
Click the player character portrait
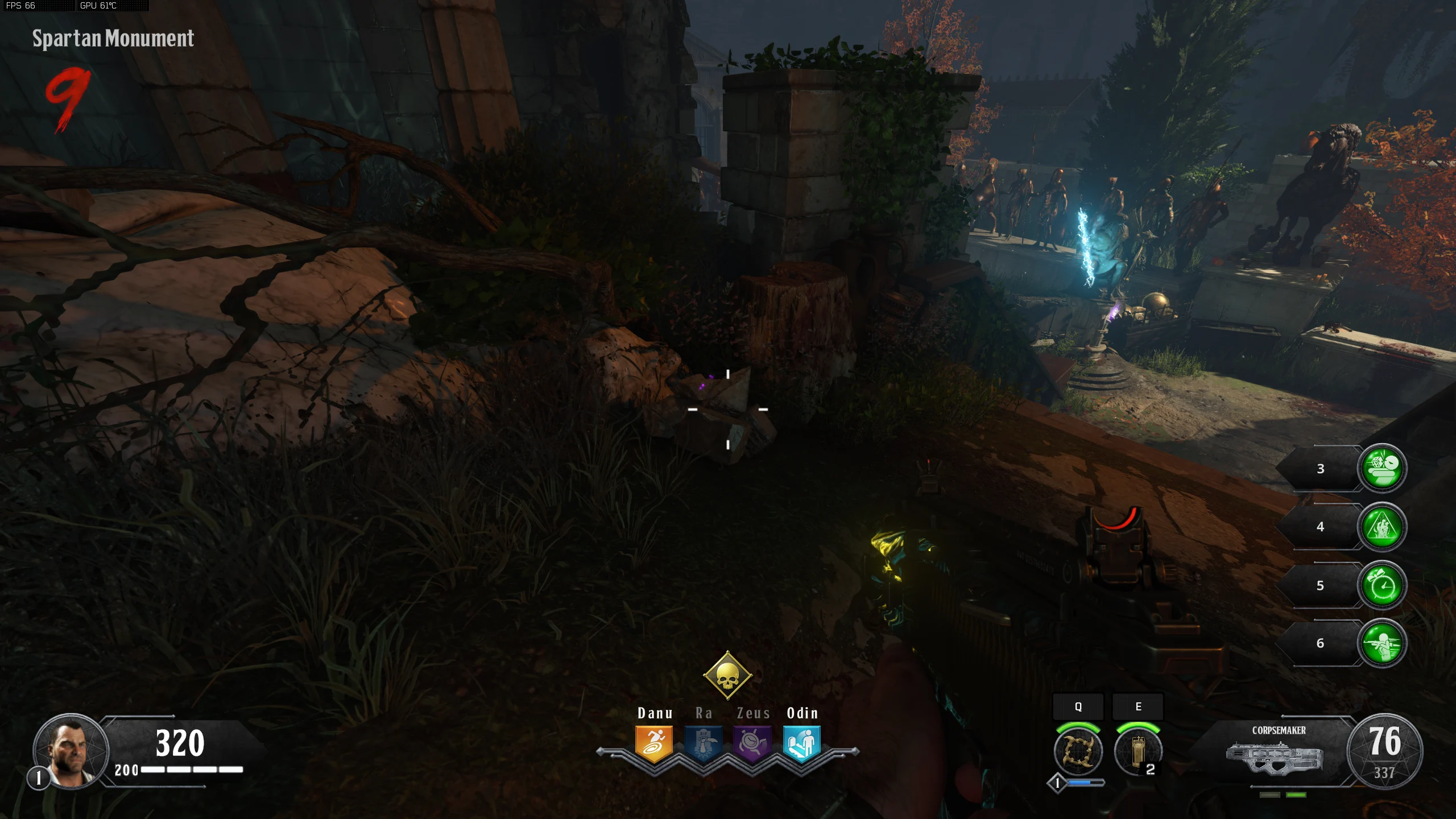pos(71,751)
